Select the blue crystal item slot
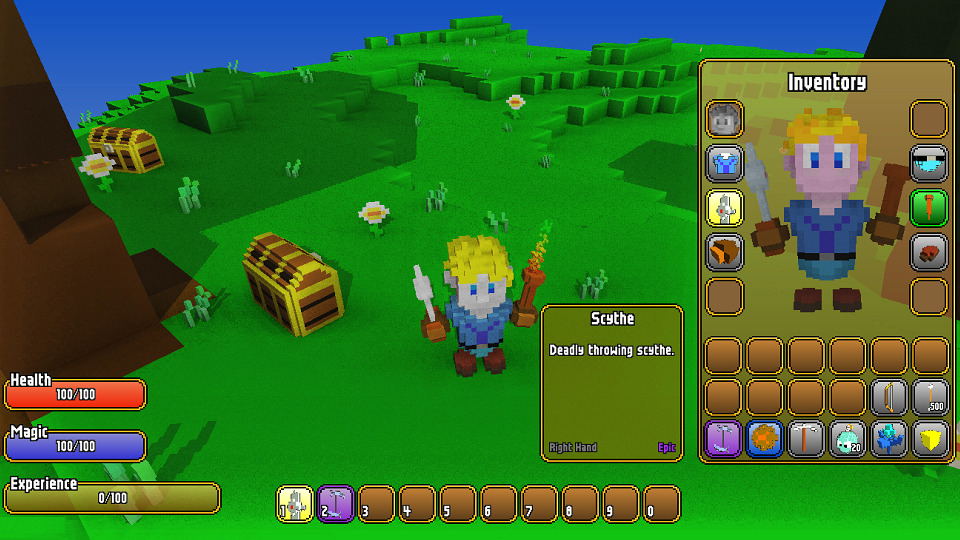960x540 pixels. click(x=889, y=439)
